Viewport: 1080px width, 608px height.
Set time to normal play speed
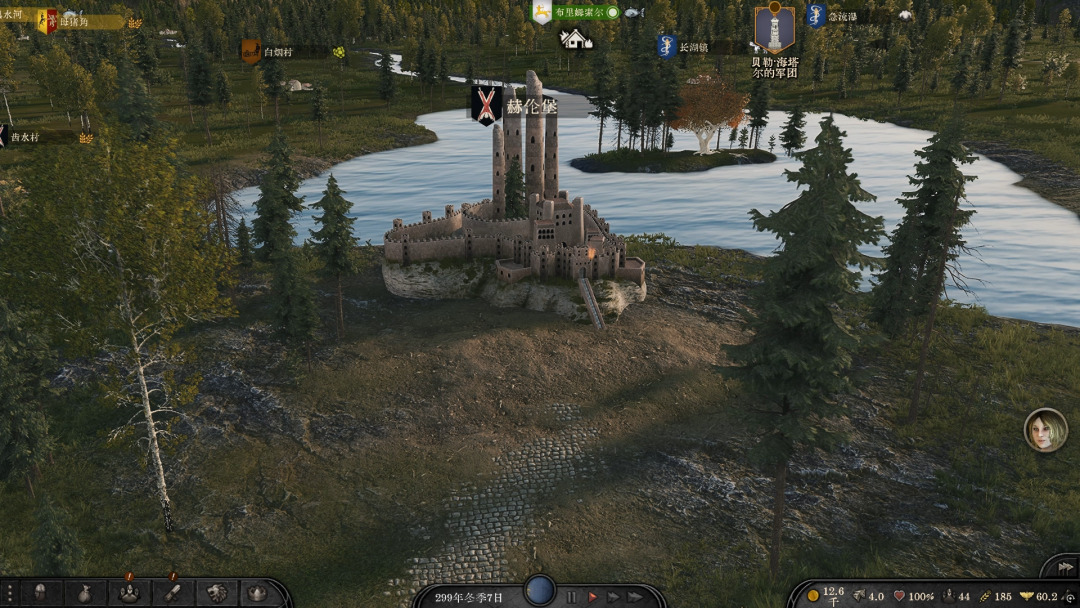coord(592,597)
